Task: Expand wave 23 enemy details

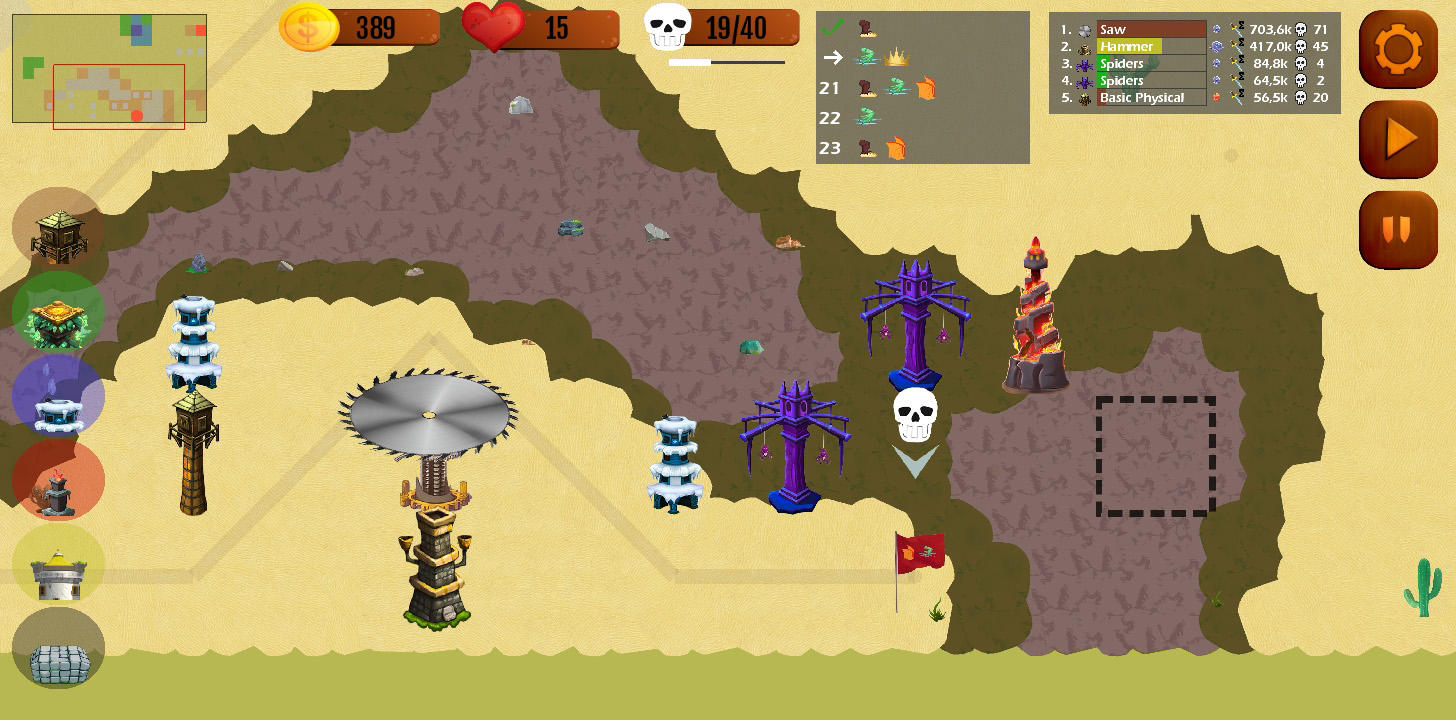Action: [x=829, y=148]
